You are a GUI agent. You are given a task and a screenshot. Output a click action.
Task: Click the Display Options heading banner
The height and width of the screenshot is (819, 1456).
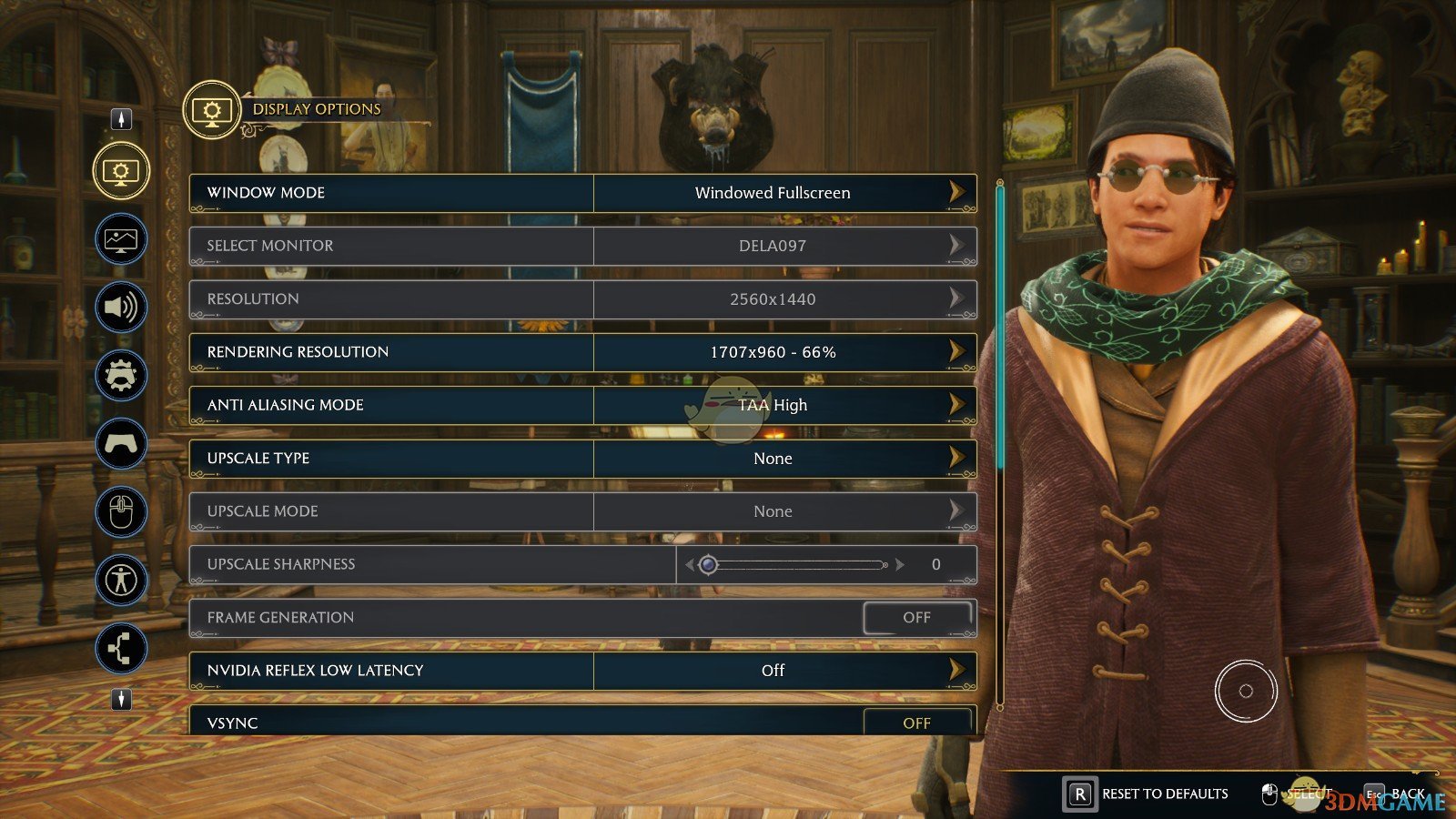click(x=316, y=108)
